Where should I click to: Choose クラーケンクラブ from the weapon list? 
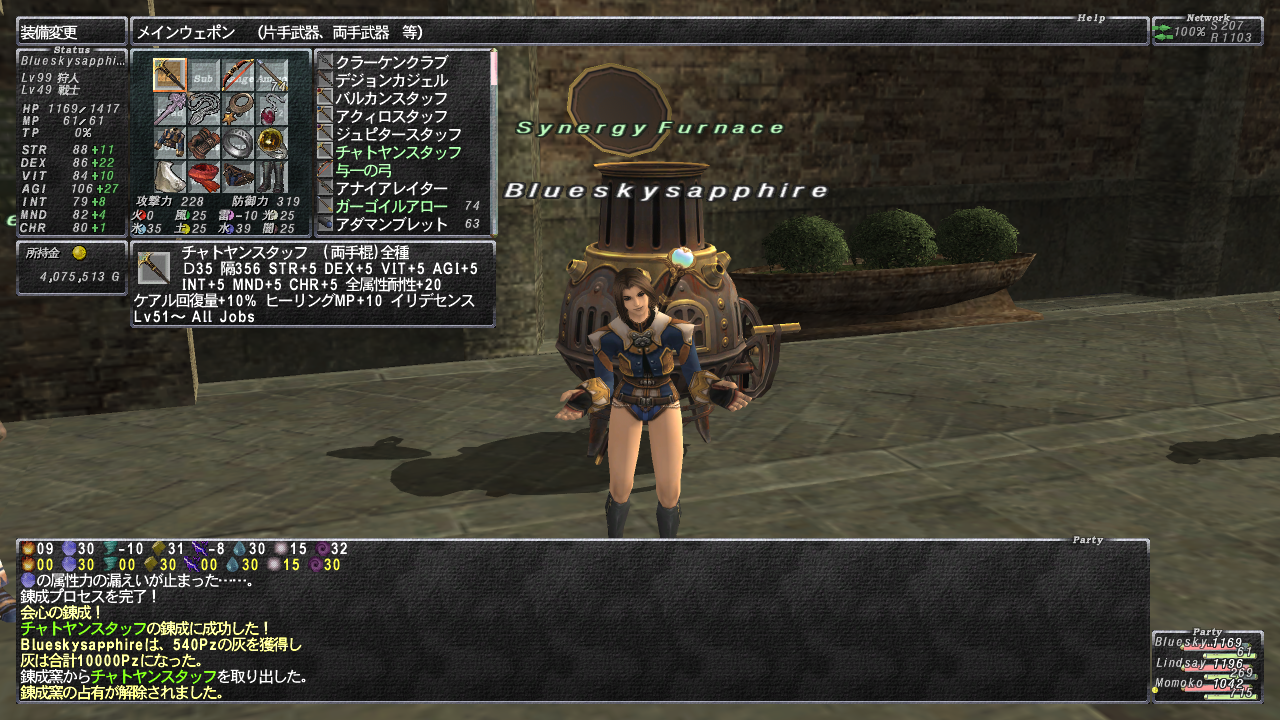point(391,62)
